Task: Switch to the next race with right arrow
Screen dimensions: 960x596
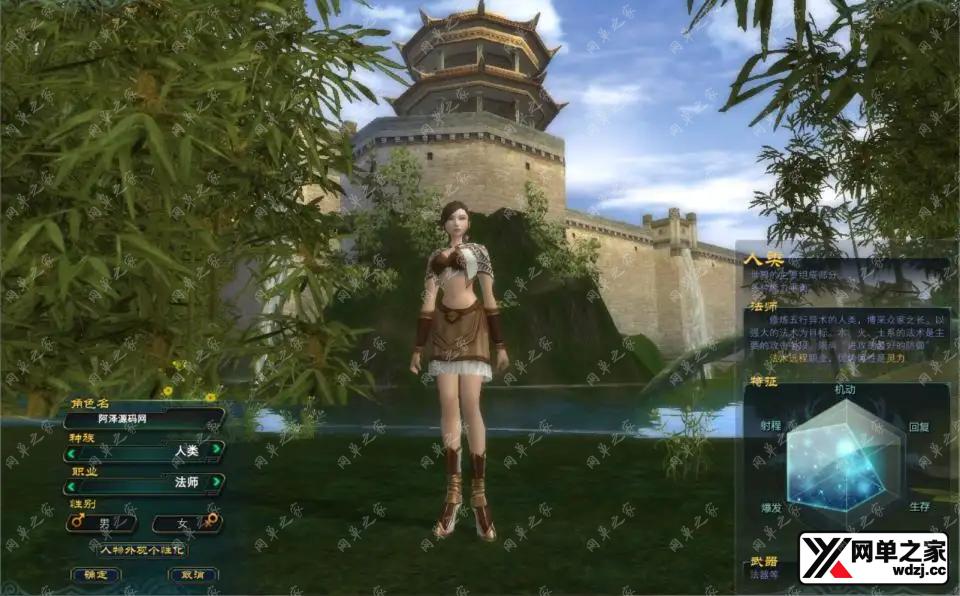Action: (x=217, y=451)
